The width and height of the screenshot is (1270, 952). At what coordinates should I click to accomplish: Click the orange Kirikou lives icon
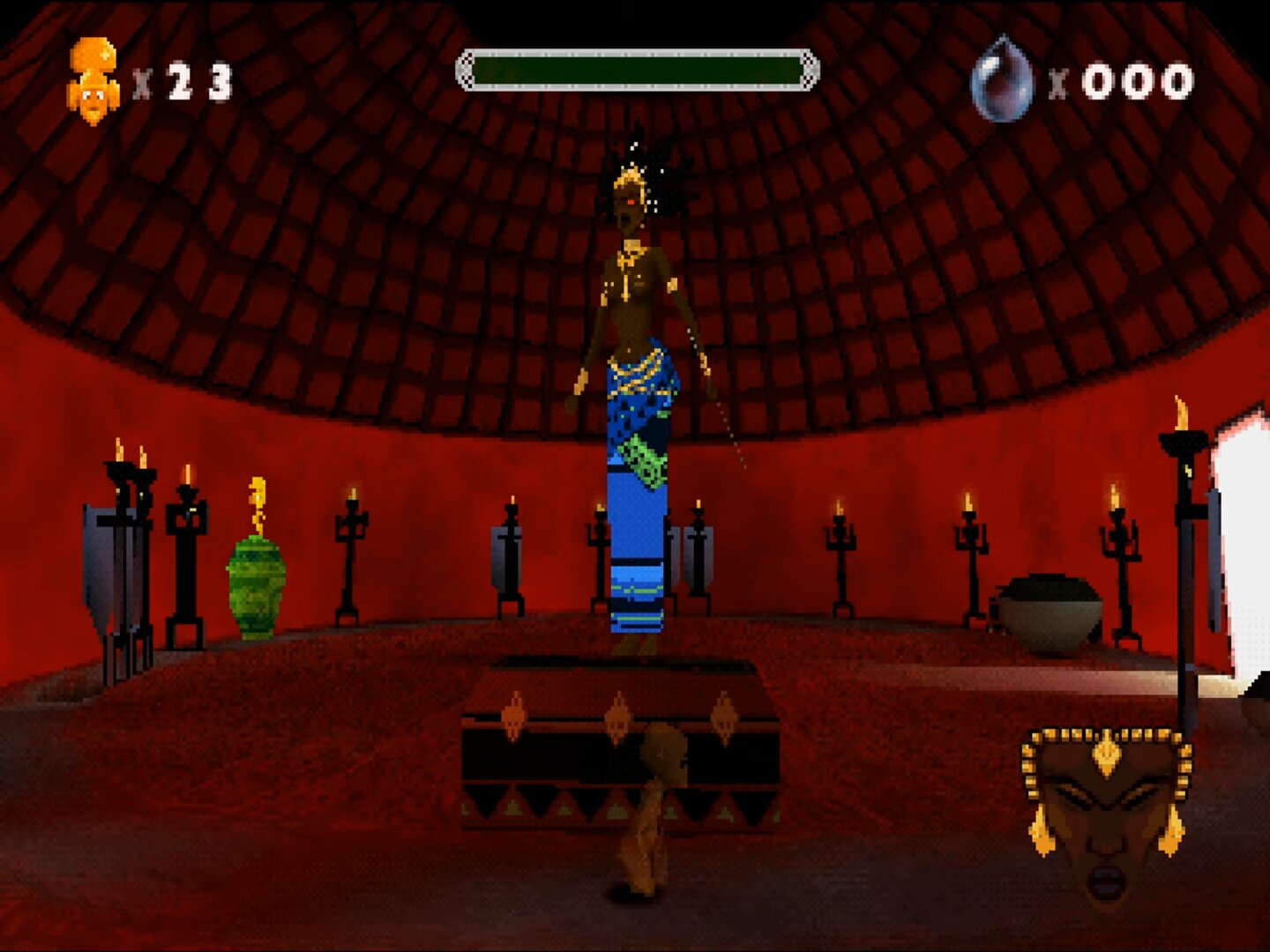tap(93, 81)
